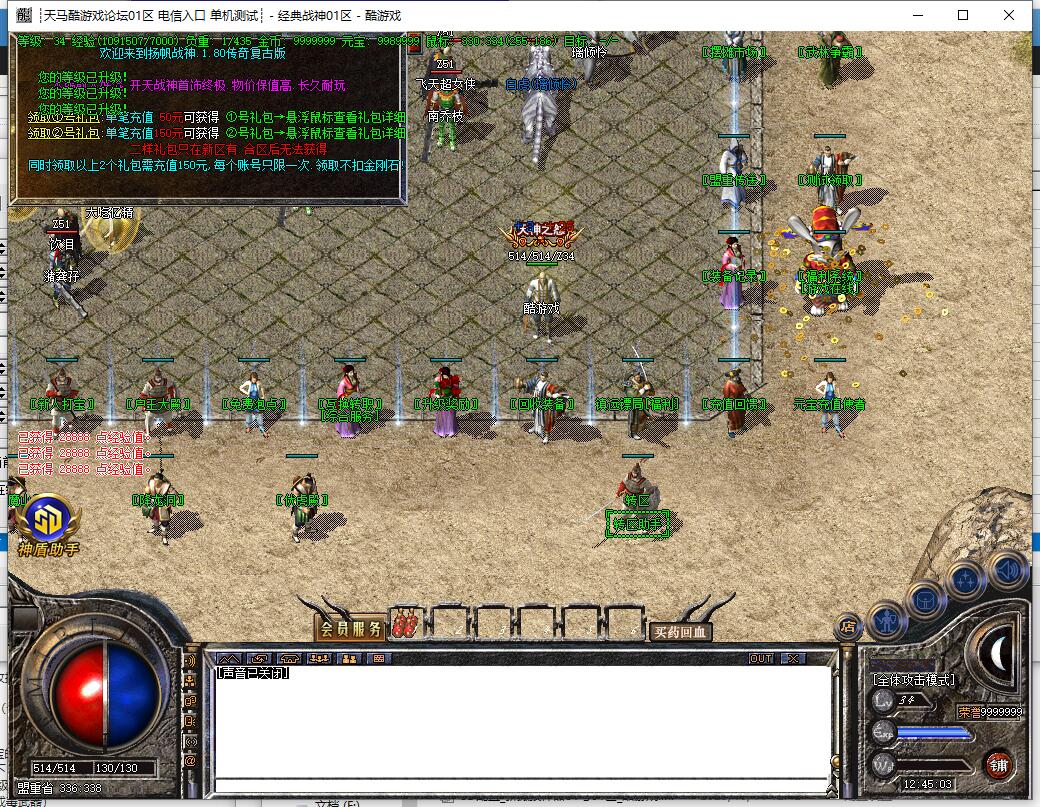The image size is (1040, 807).
Task: Open the skills sparkle icon
Action: click(x=966, y=581)
